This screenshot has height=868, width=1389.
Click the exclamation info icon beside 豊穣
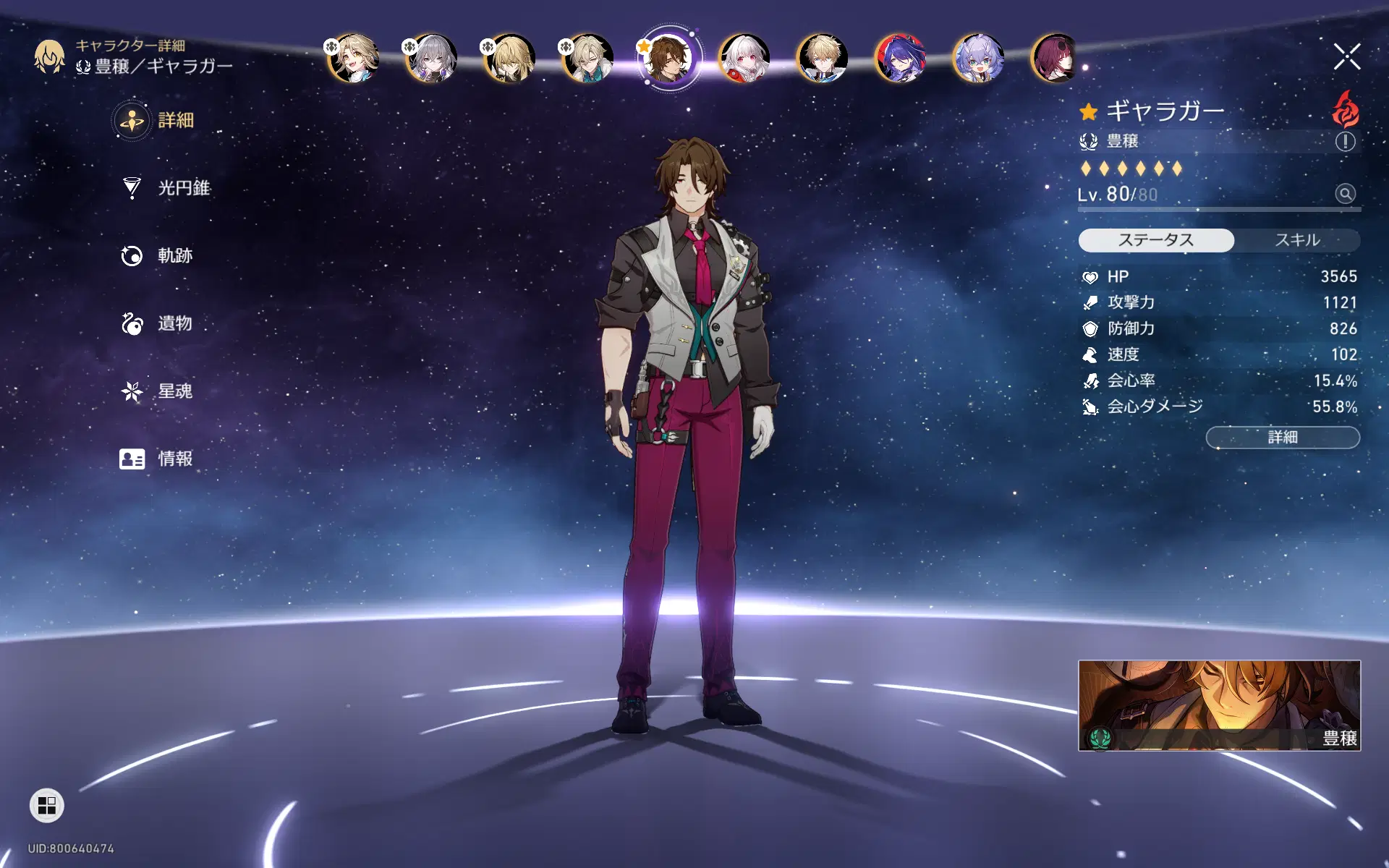(x=1345, y=142)
